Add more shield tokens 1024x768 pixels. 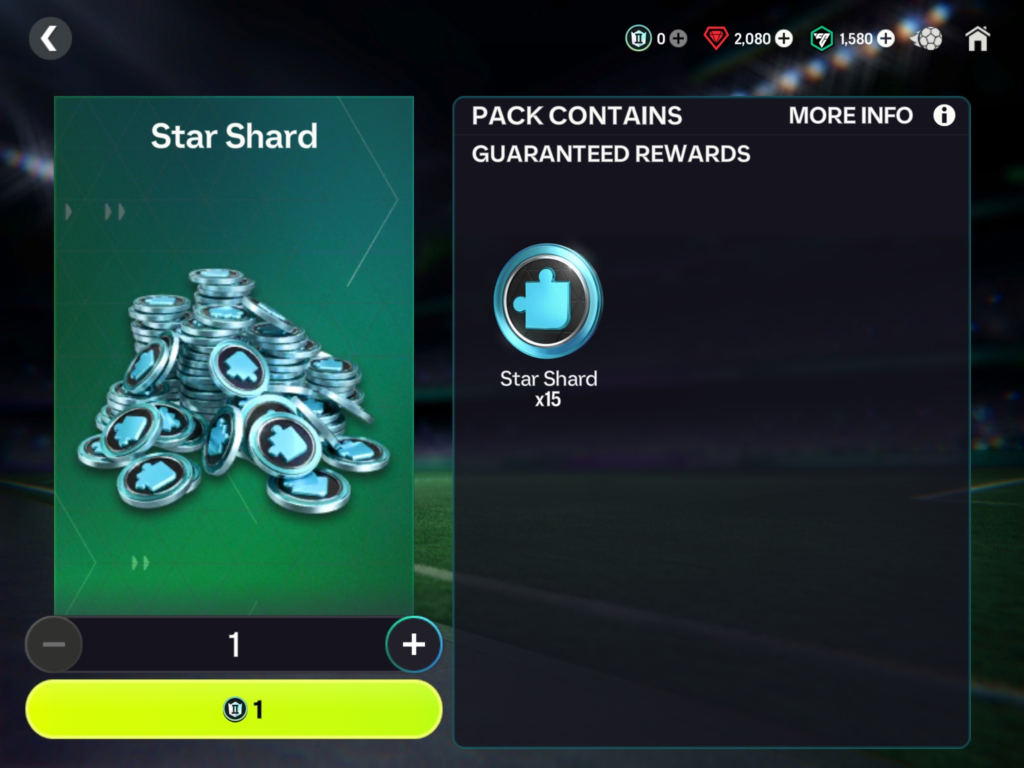[678, 39]
